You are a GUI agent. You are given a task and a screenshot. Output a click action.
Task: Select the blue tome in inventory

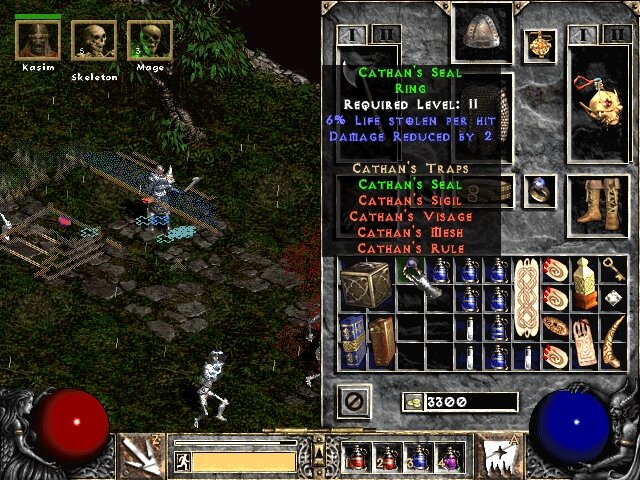[x=350, y=340]
